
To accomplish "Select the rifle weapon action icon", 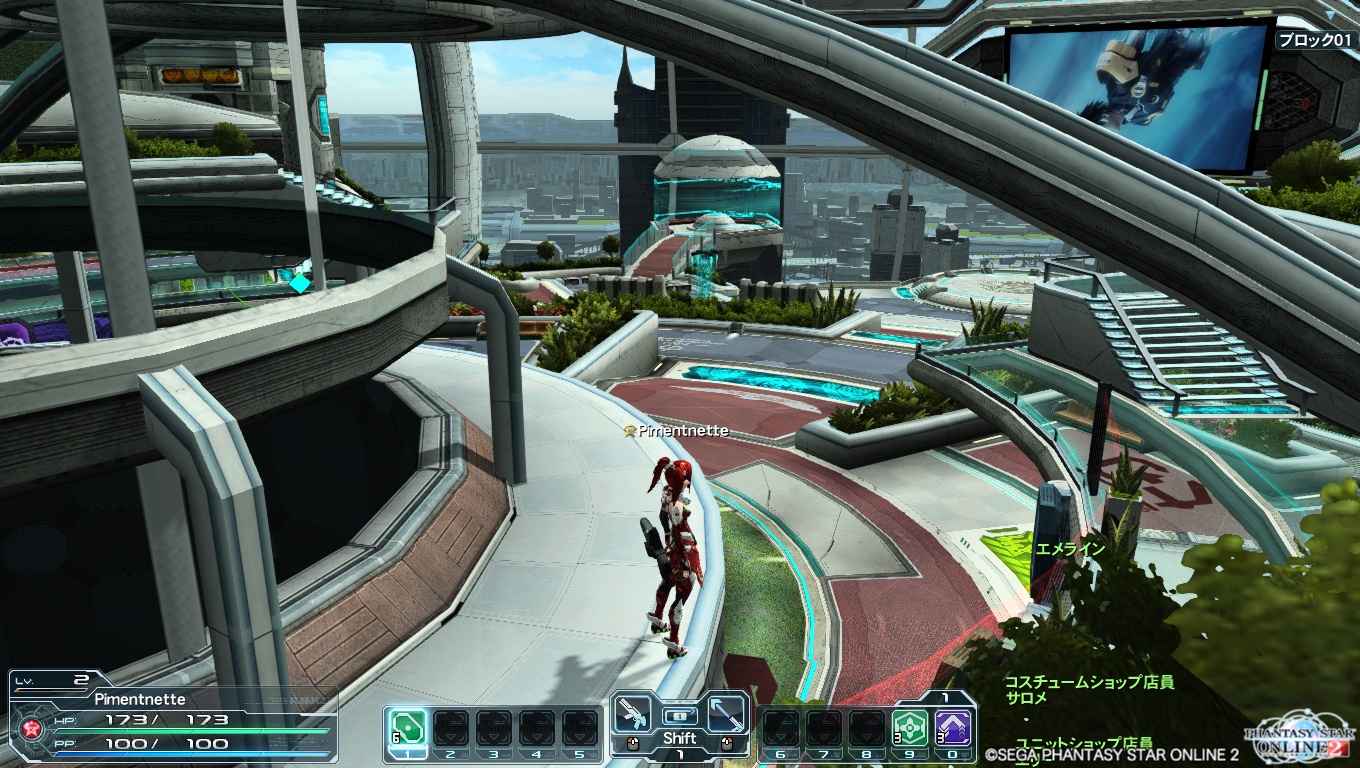I will 633,714.
